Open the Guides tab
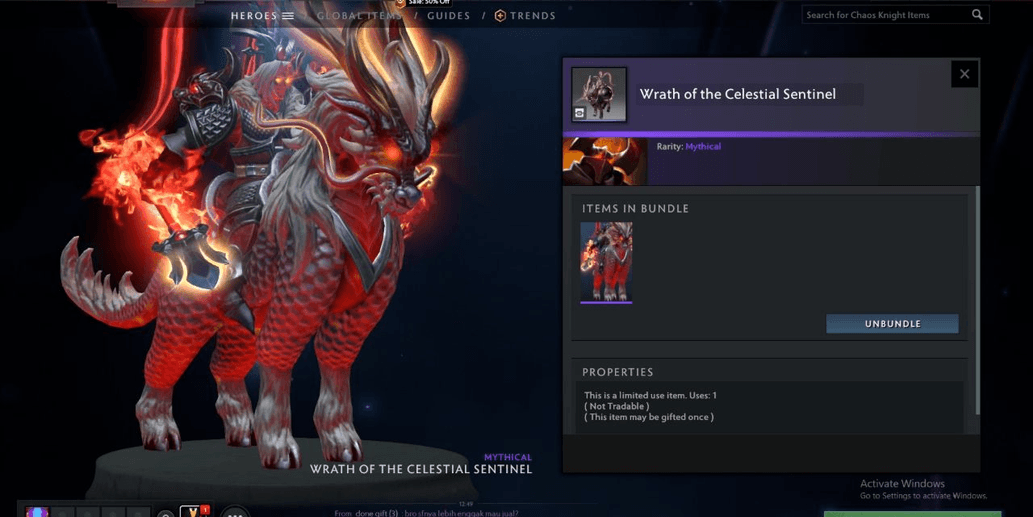 click(x=448, y=16)
